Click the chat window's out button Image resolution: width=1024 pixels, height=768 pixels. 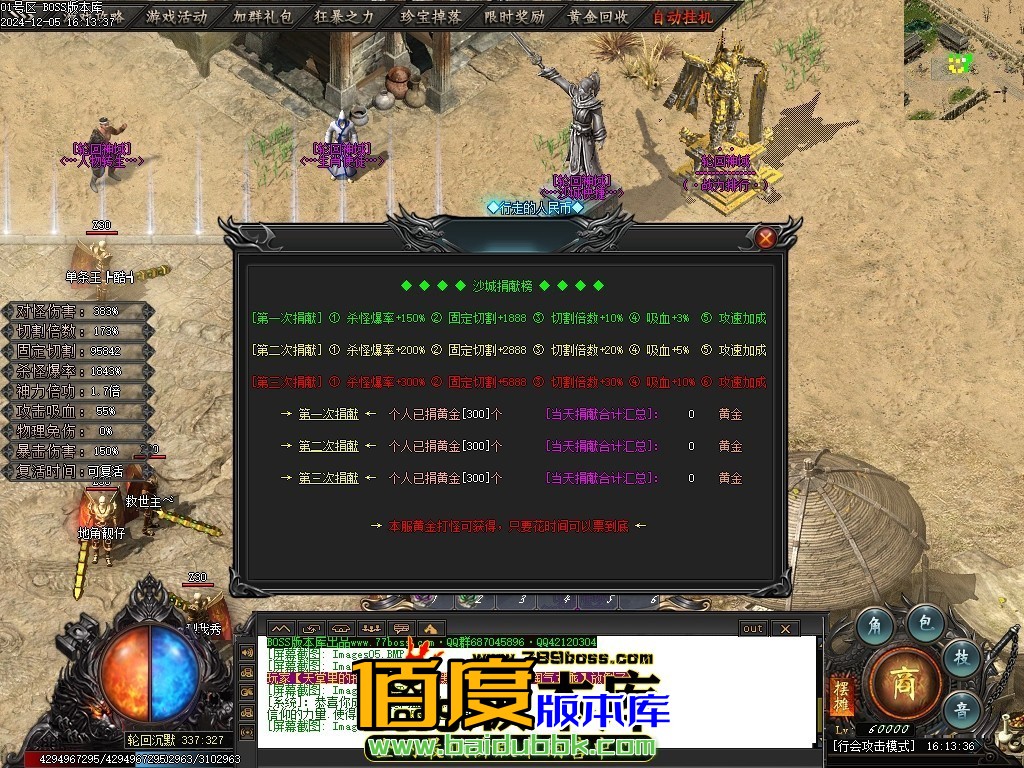click(x=752, y=628)
